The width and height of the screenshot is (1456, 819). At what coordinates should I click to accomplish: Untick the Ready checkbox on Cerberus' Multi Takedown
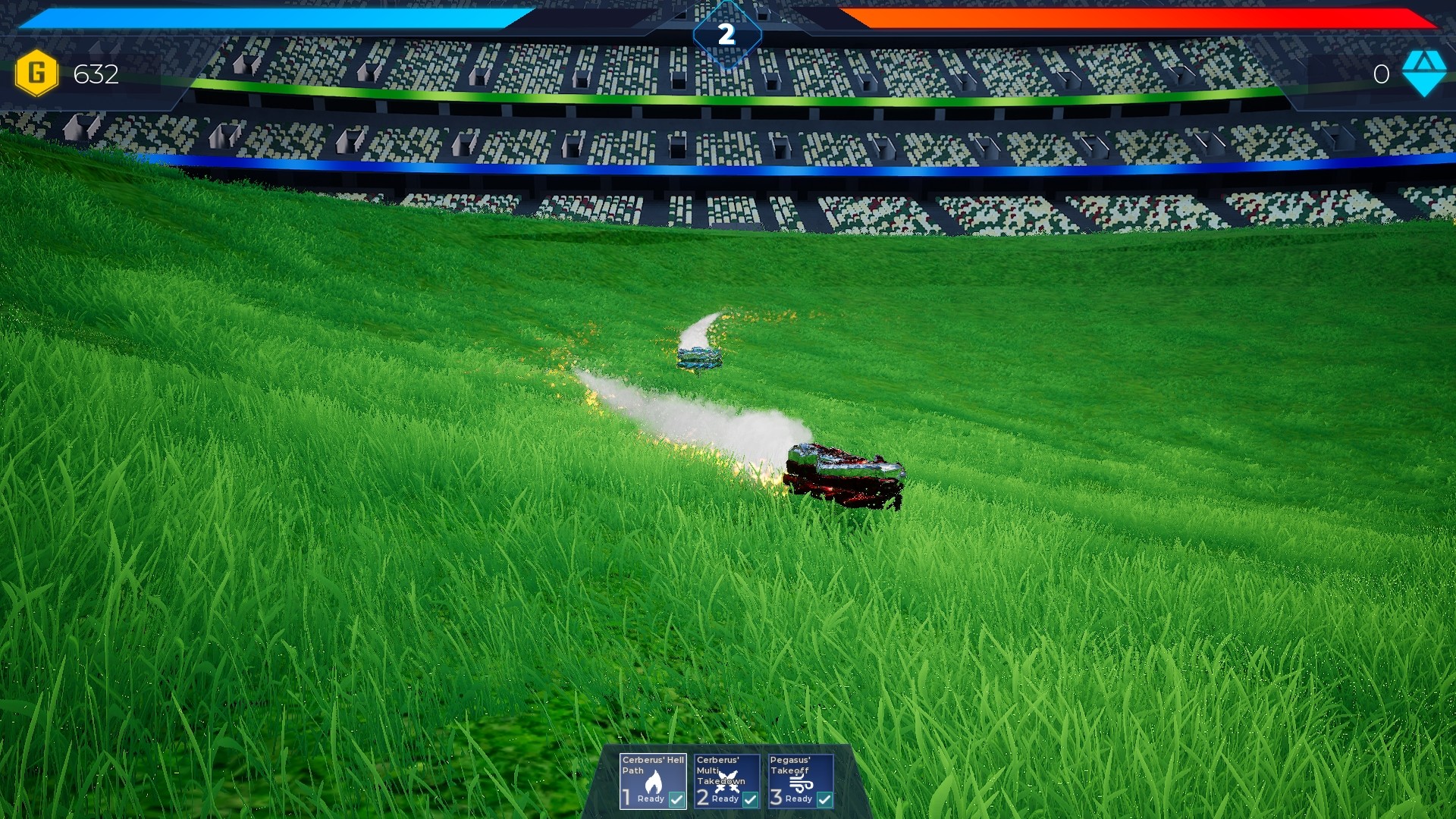pos(751,801)
